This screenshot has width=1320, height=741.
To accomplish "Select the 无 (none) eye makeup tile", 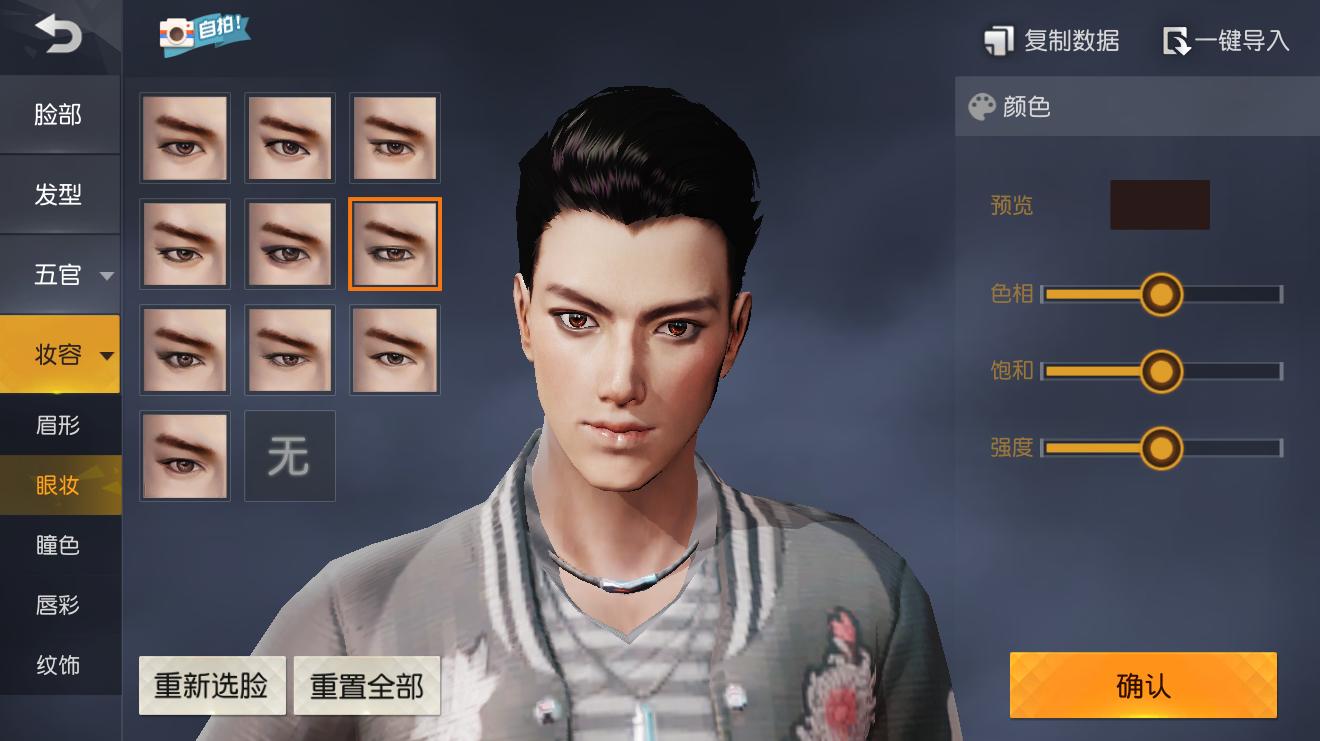I will 289,456.
